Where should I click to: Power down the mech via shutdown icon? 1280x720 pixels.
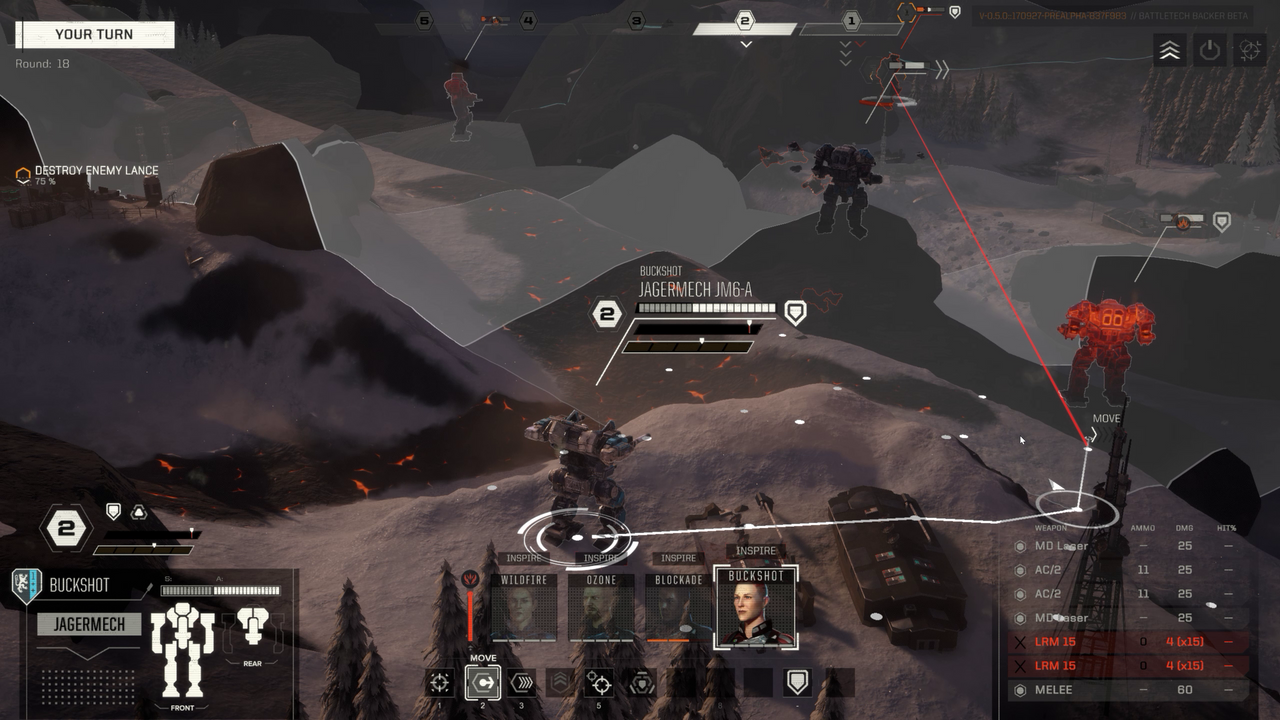(1209, 51)
